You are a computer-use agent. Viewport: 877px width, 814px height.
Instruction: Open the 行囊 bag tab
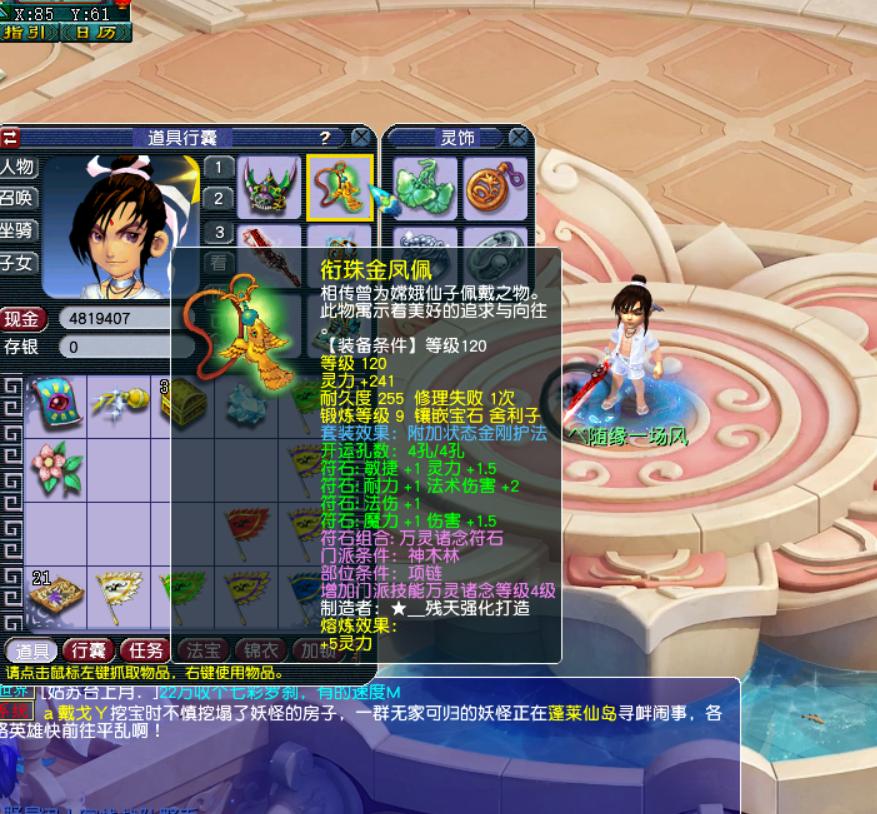[89, 650]
